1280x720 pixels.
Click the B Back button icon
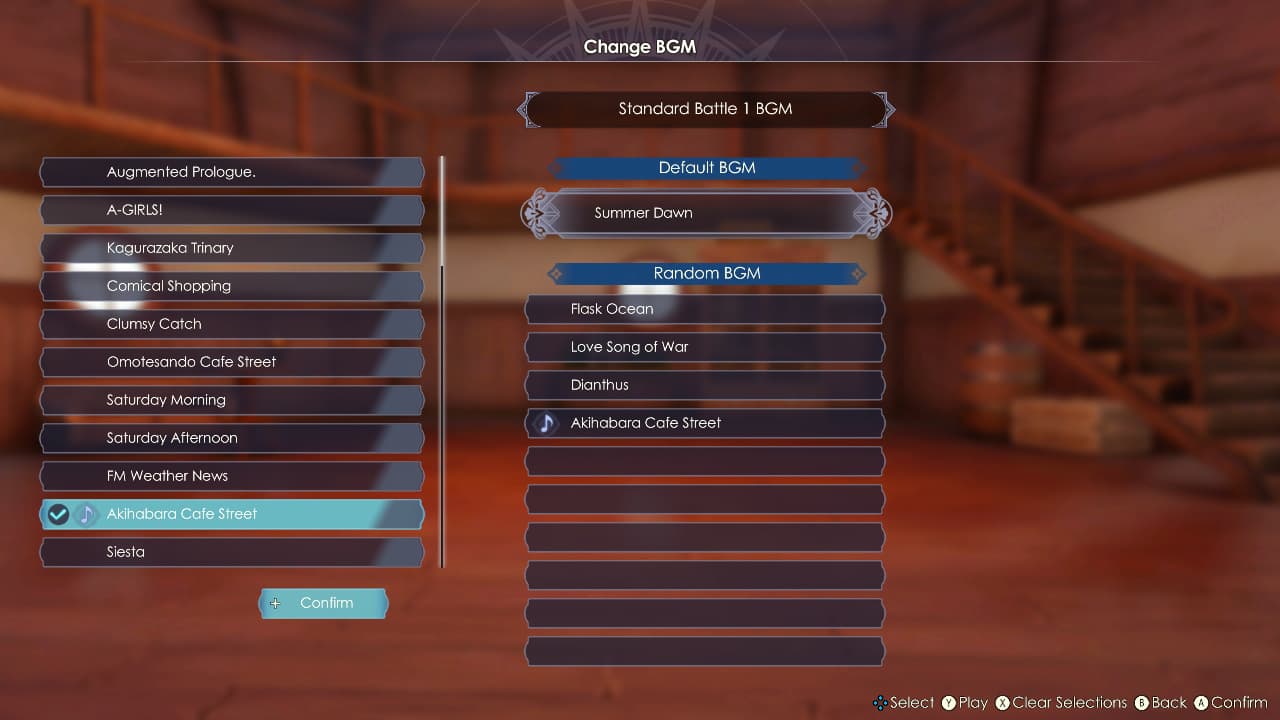(x=1142, y=703)
